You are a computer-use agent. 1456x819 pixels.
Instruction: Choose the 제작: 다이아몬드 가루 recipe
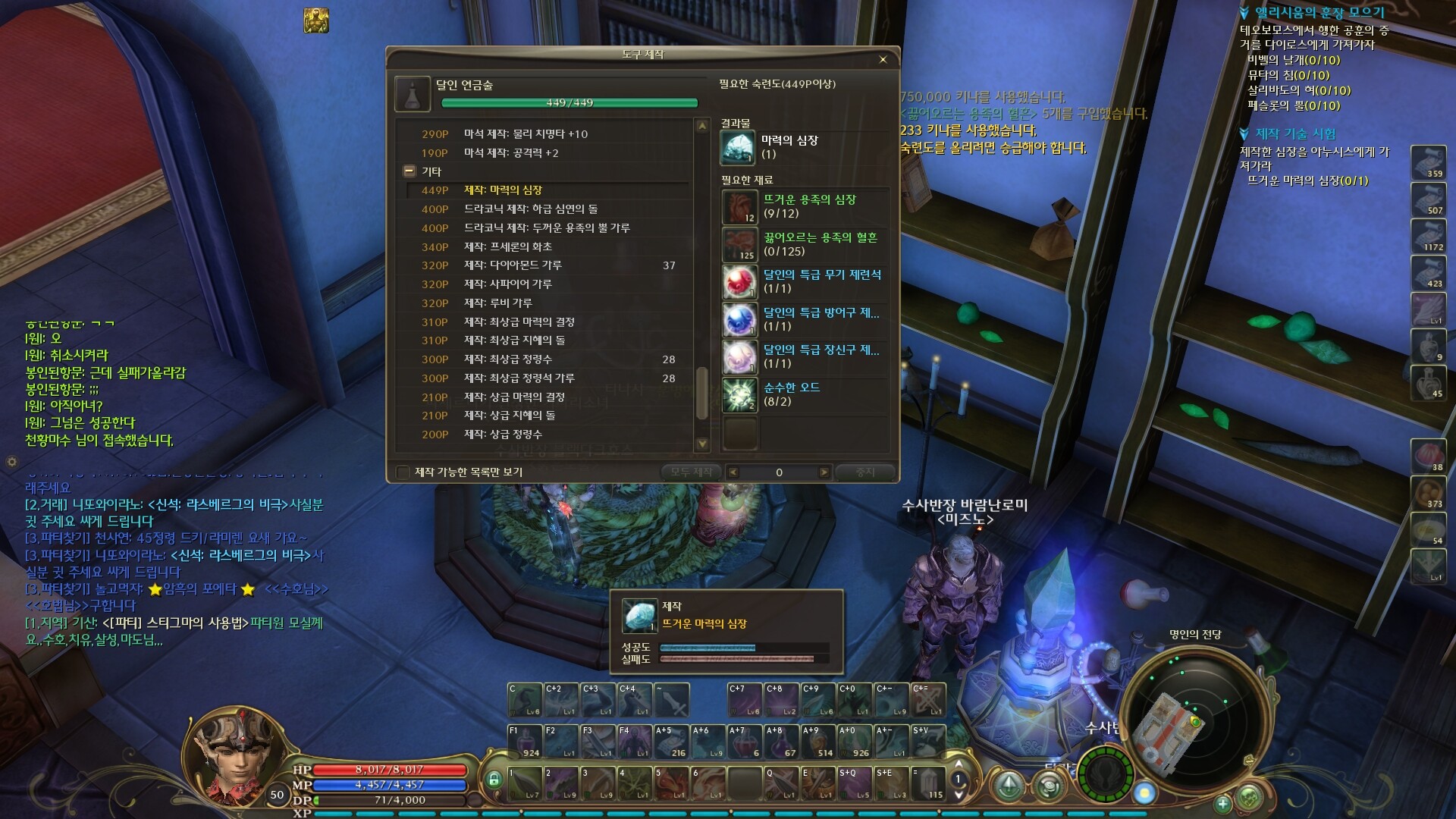click(x=513, y=265)
